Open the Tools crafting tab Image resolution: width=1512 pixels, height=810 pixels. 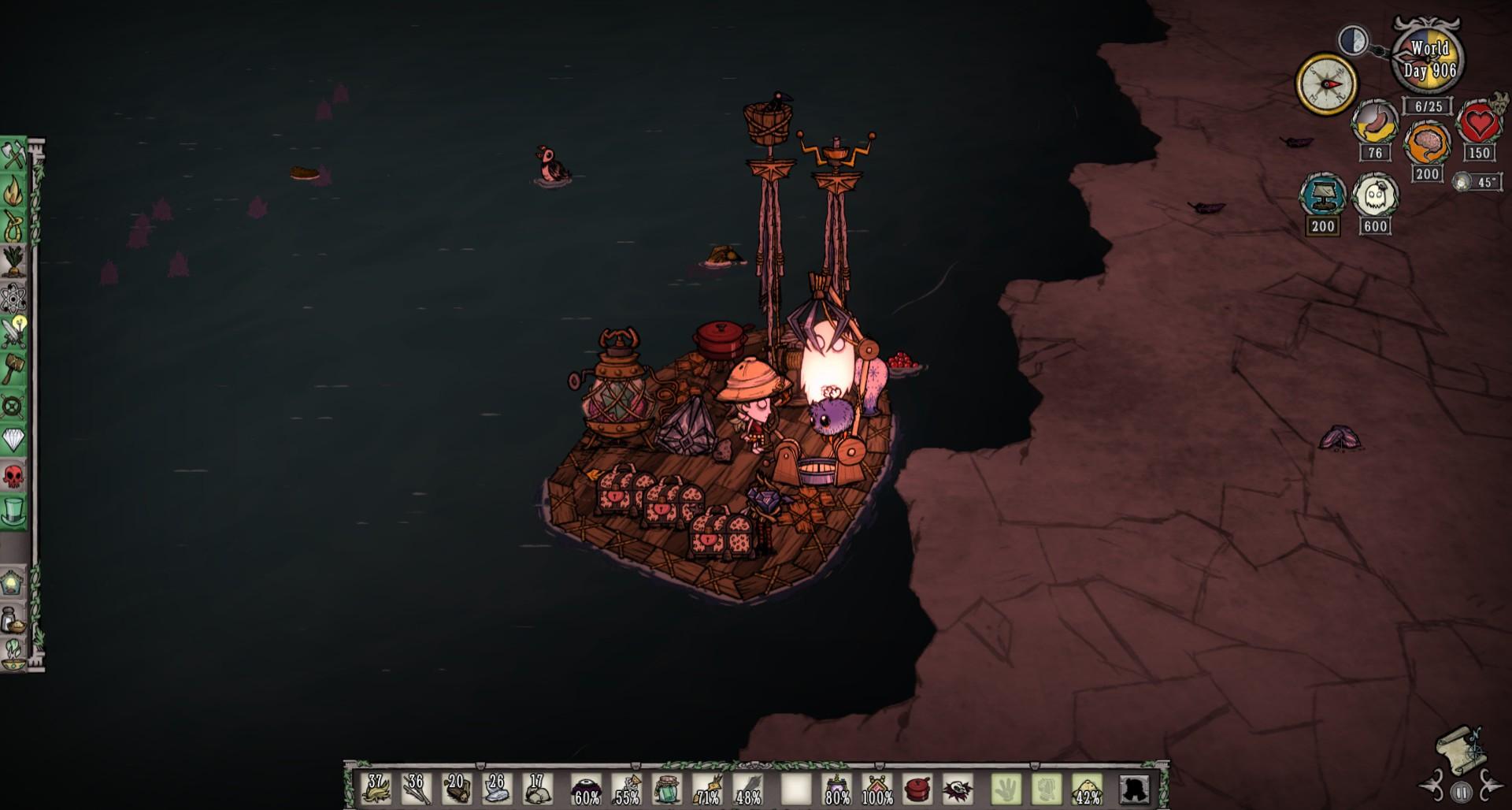[13, 156]
